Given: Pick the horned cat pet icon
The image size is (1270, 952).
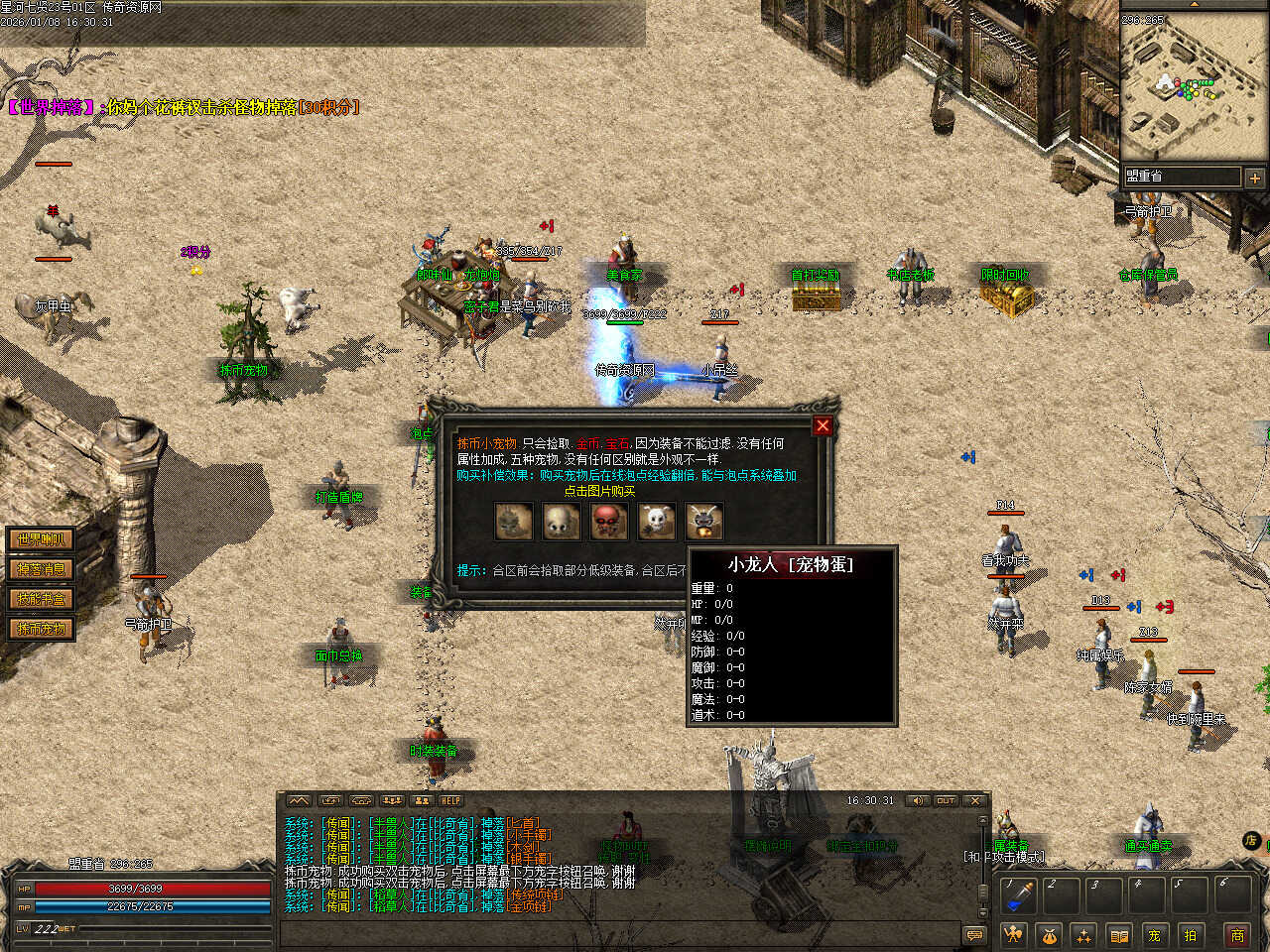Looking at the screenshot, I should 703,522.
